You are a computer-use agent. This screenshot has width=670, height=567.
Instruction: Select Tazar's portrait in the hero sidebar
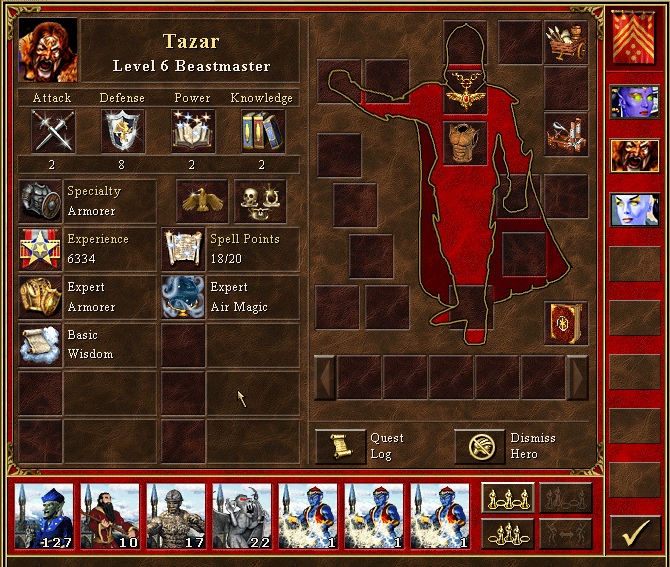click(x=635, y=156)
